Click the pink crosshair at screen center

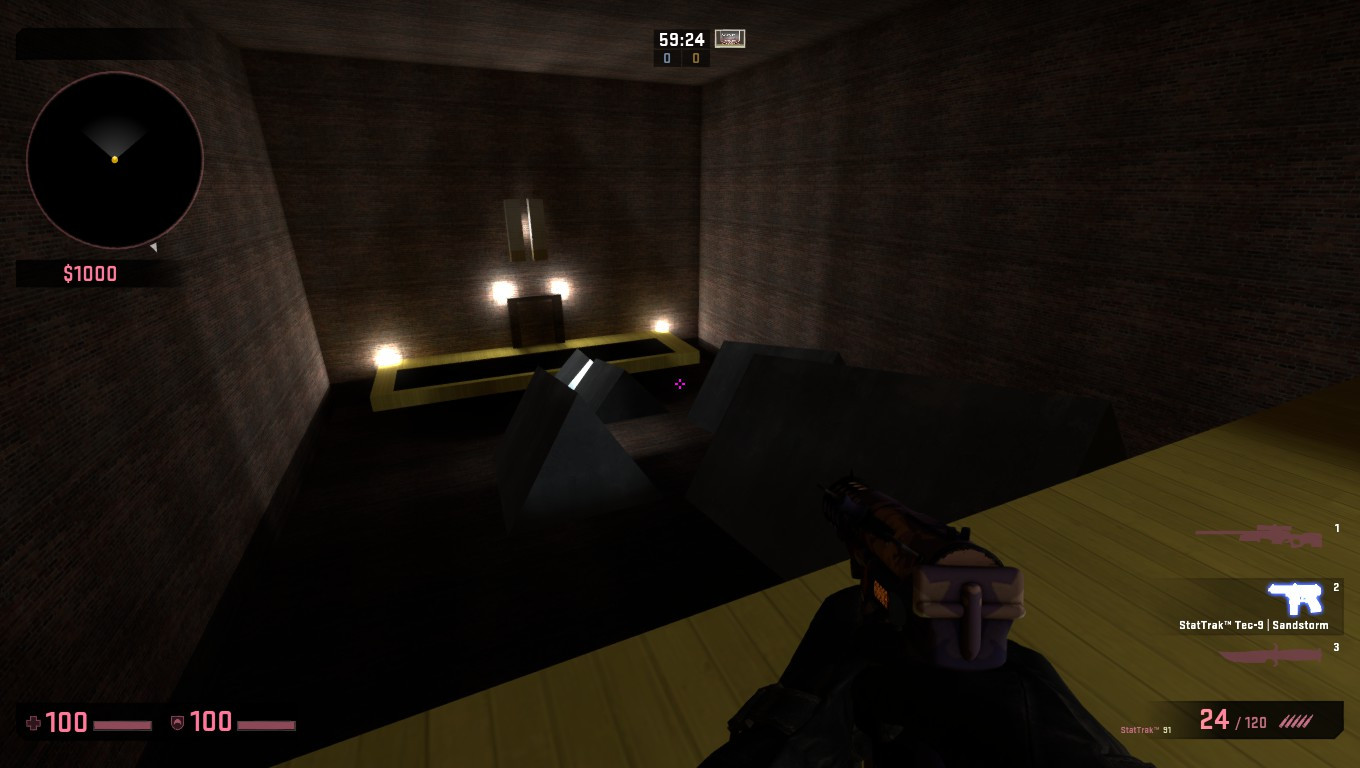(x=680, y=384)
